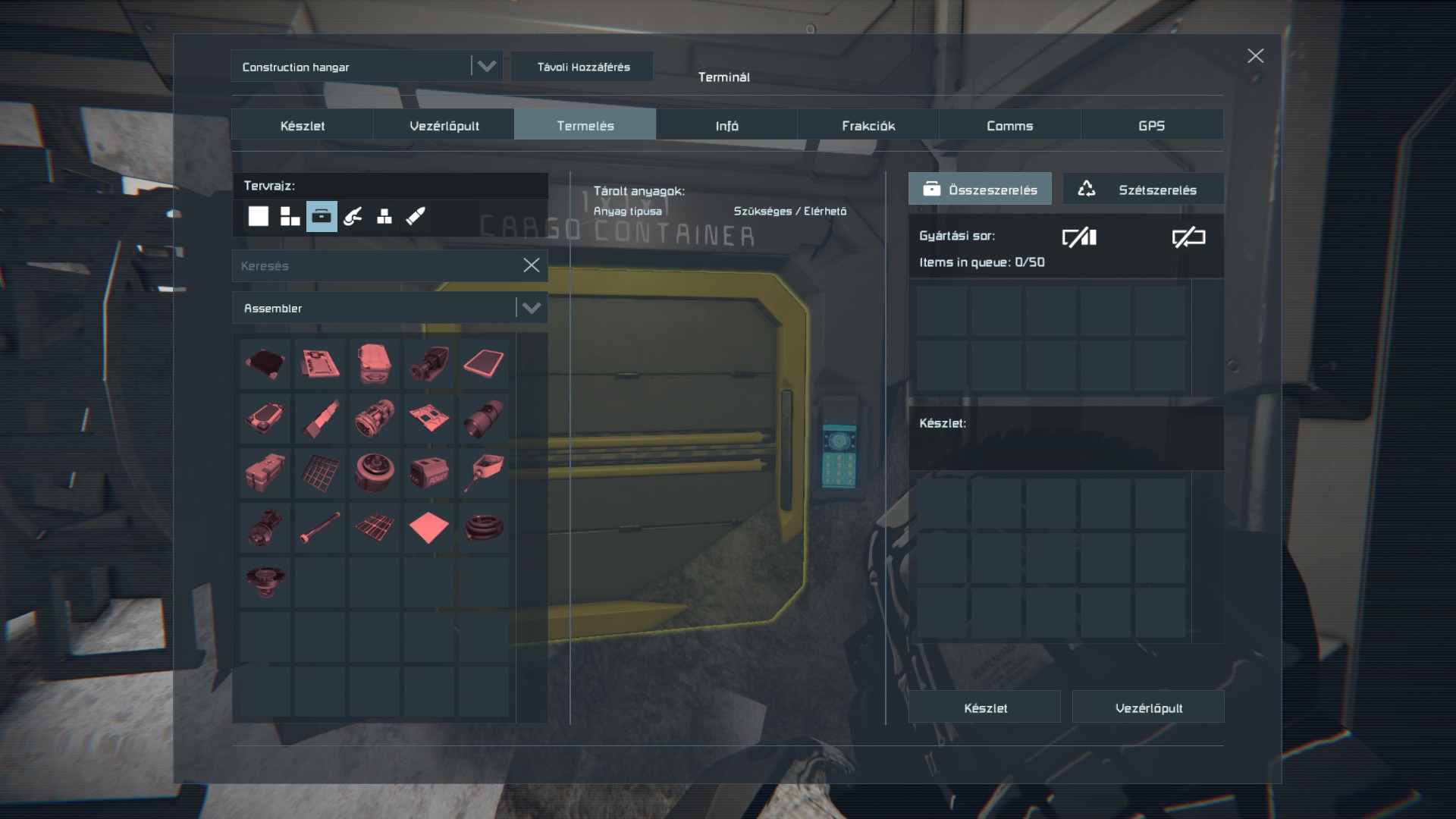Click the Távoli Hozzáférés button
This screenshot has width=1456, height=819.
[x=583, y=67]
